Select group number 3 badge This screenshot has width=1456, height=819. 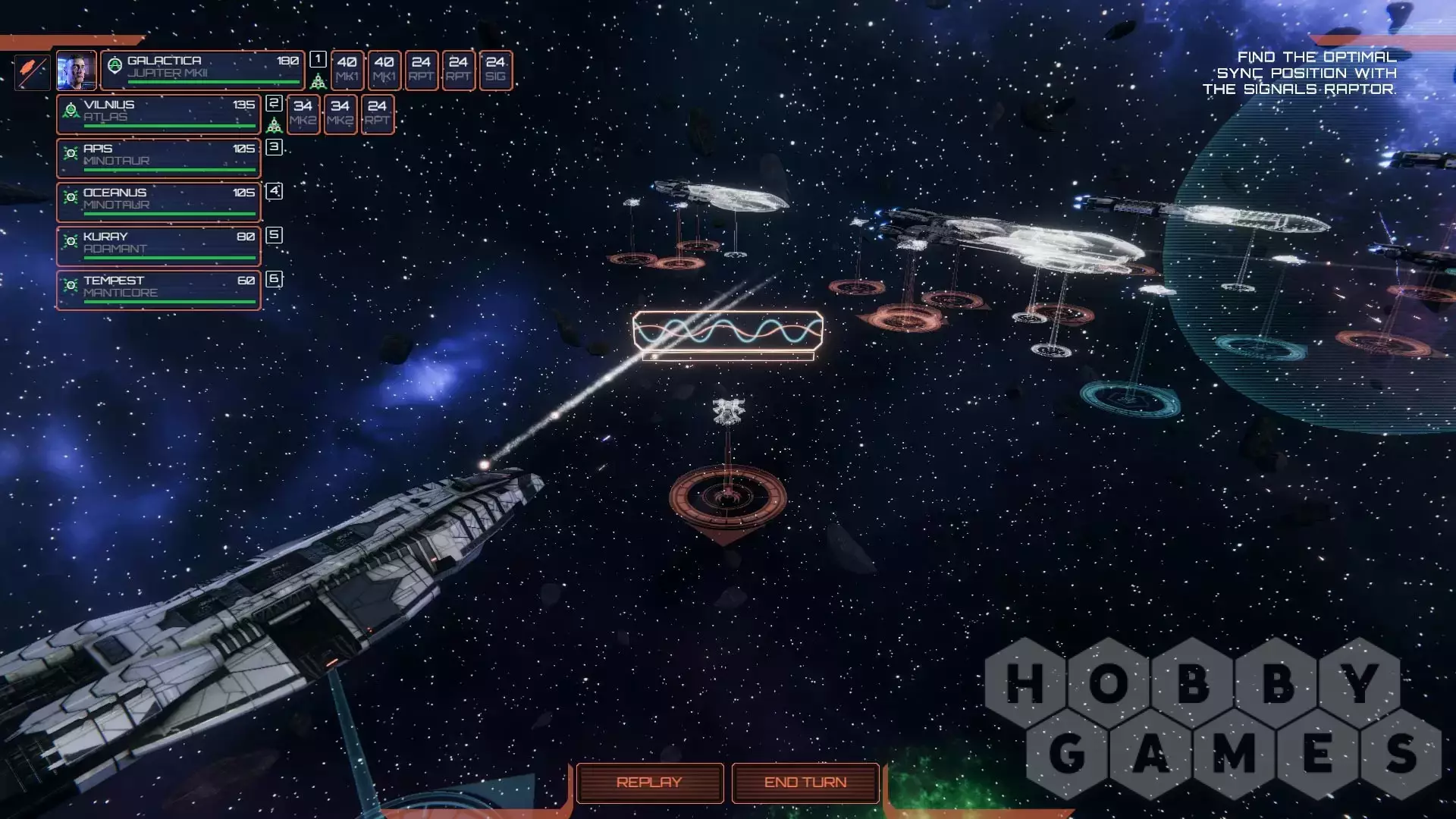tap(275, 147)
